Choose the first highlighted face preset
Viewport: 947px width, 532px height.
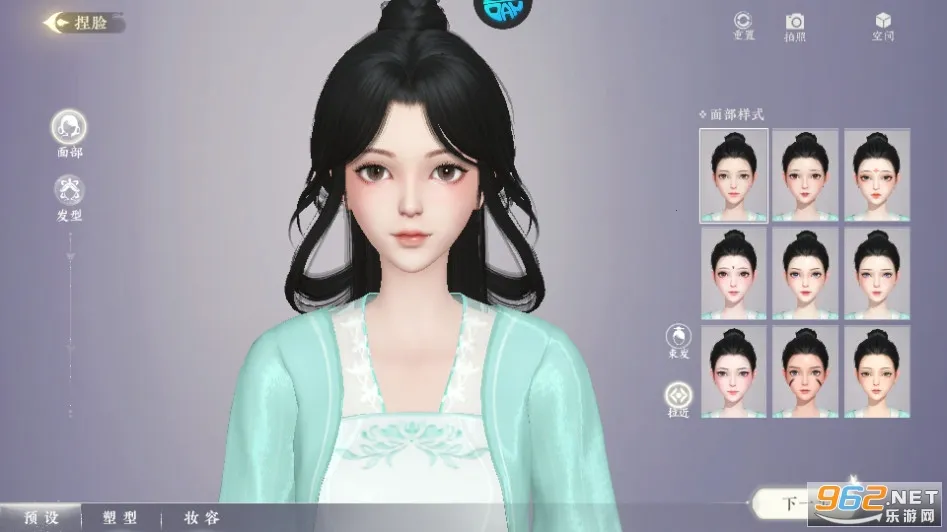pyautogui.click(x=734, y=174)
